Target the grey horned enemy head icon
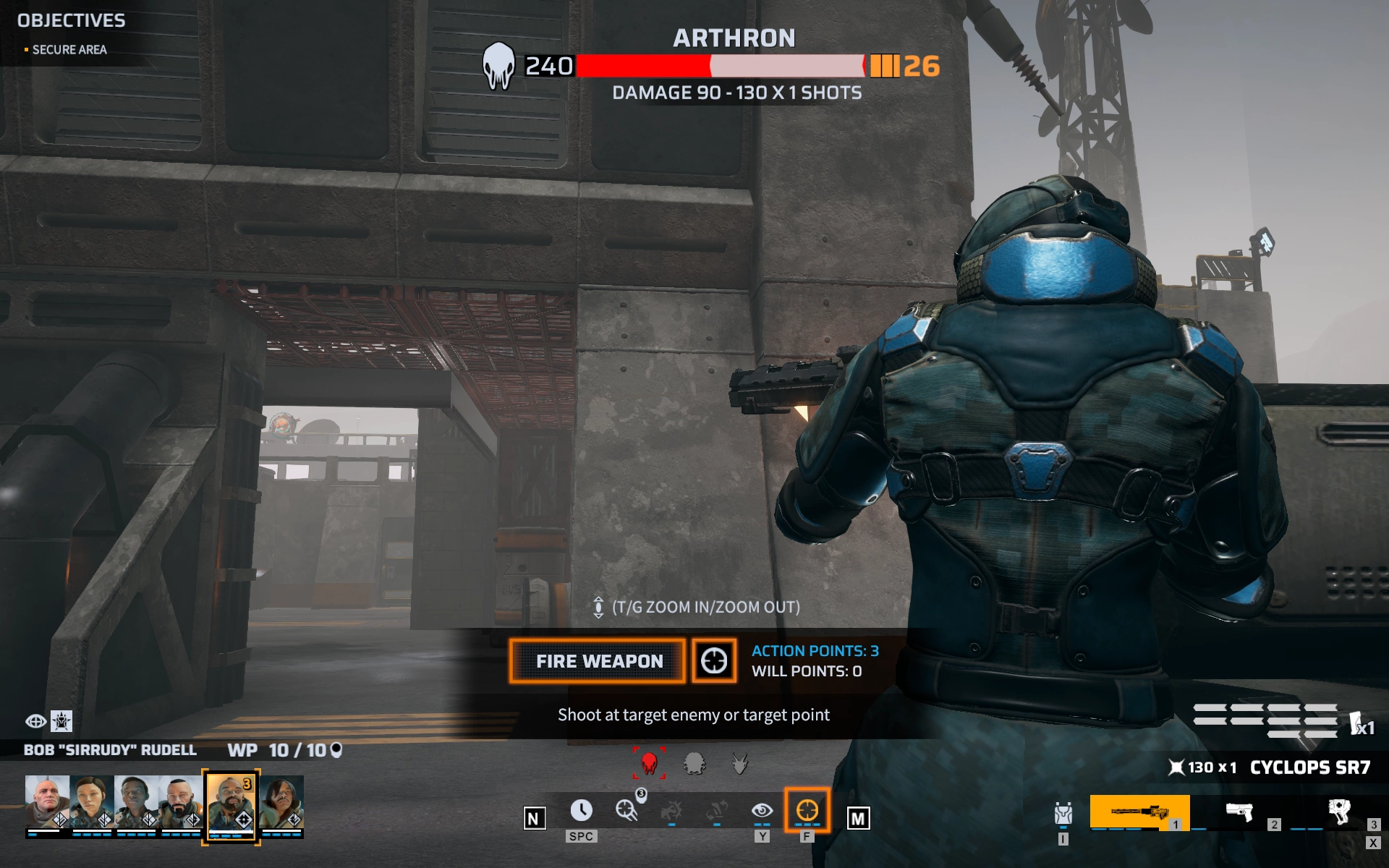The height and width of the screenshot is (868, 1389). coord(739,763)
